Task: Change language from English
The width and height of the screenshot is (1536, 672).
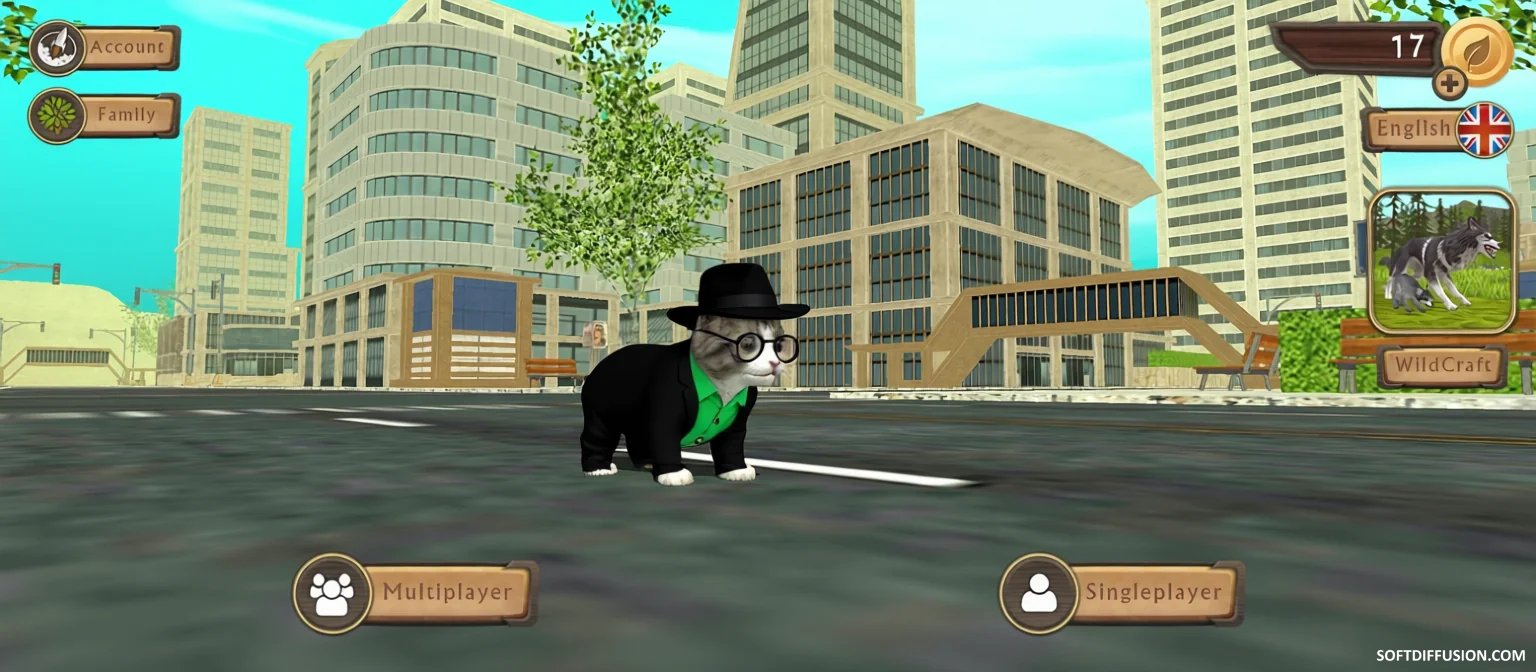Action: (x=1437, y=129)
